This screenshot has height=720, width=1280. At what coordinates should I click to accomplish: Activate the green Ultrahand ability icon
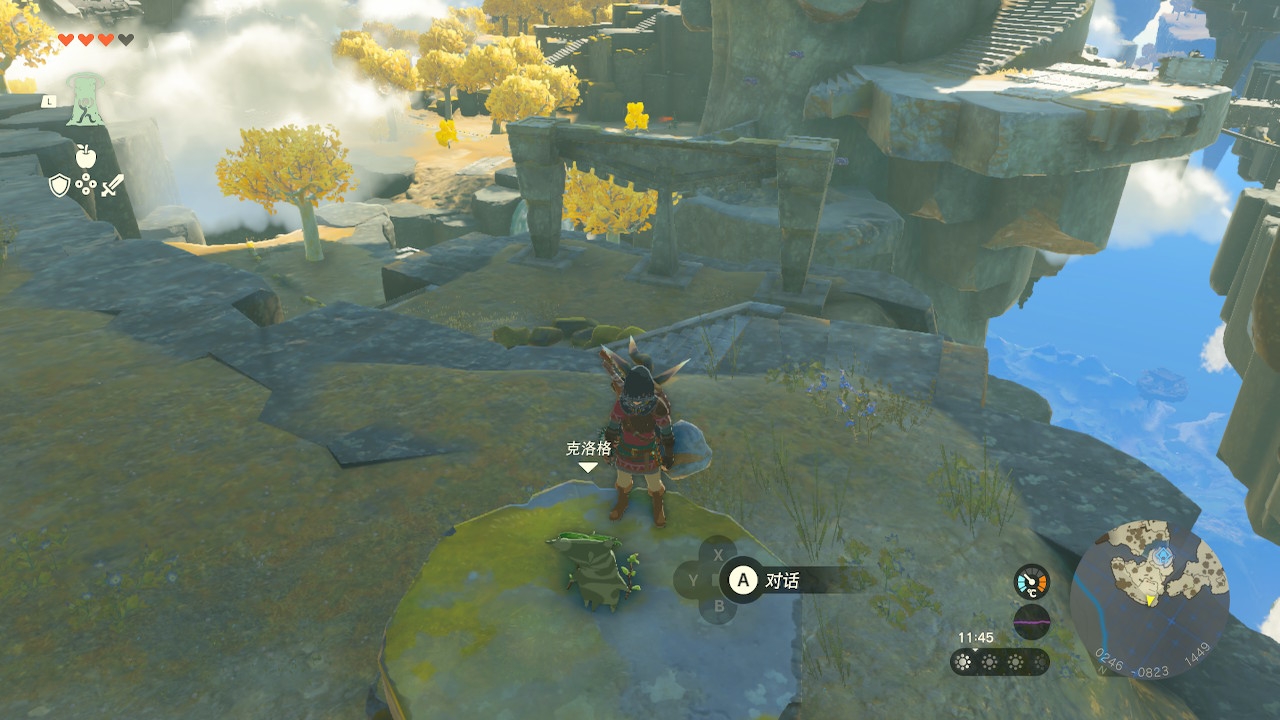coord(85,101)
